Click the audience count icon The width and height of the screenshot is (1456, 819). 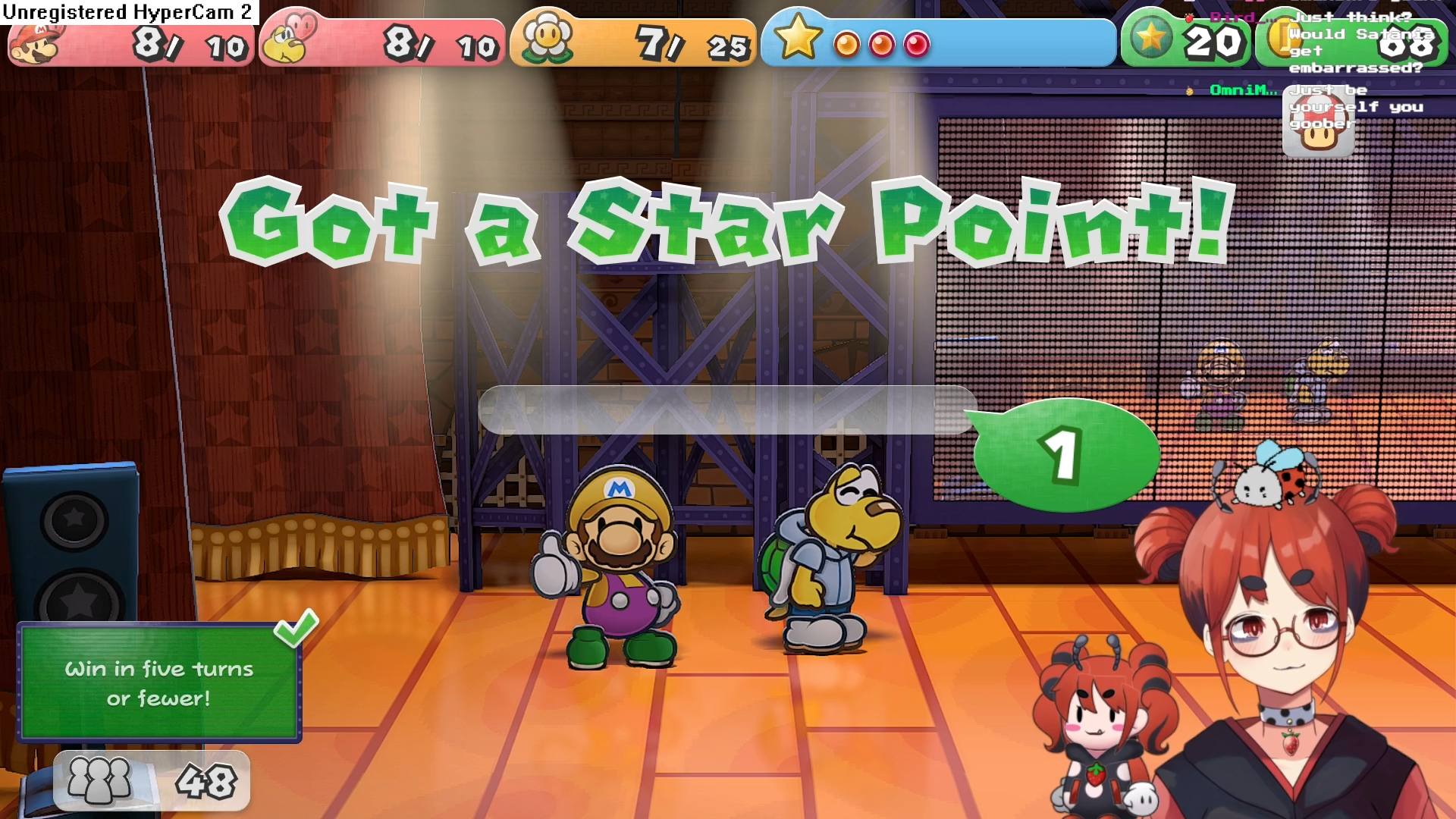(99, 780)
